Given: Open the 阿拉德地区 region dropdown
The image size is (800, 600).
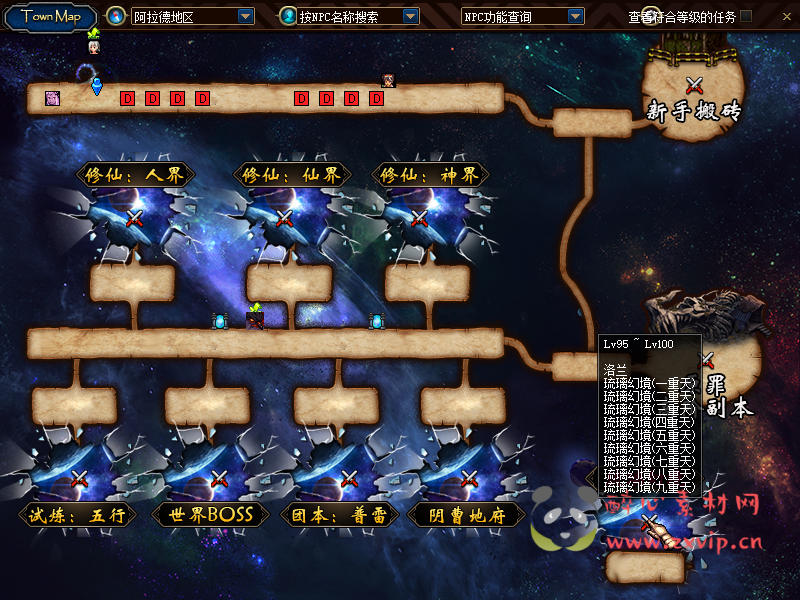Looking at the screenshot, I should pos(246,17).
